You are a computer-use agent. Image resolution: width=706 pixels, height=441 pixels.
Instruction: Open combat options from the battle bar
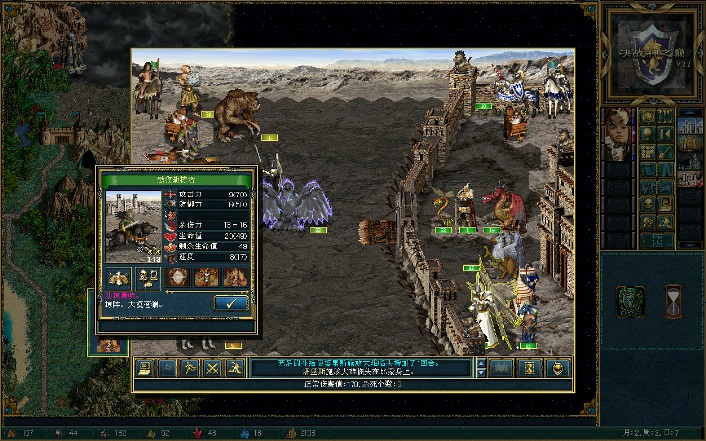pos(144,368)
